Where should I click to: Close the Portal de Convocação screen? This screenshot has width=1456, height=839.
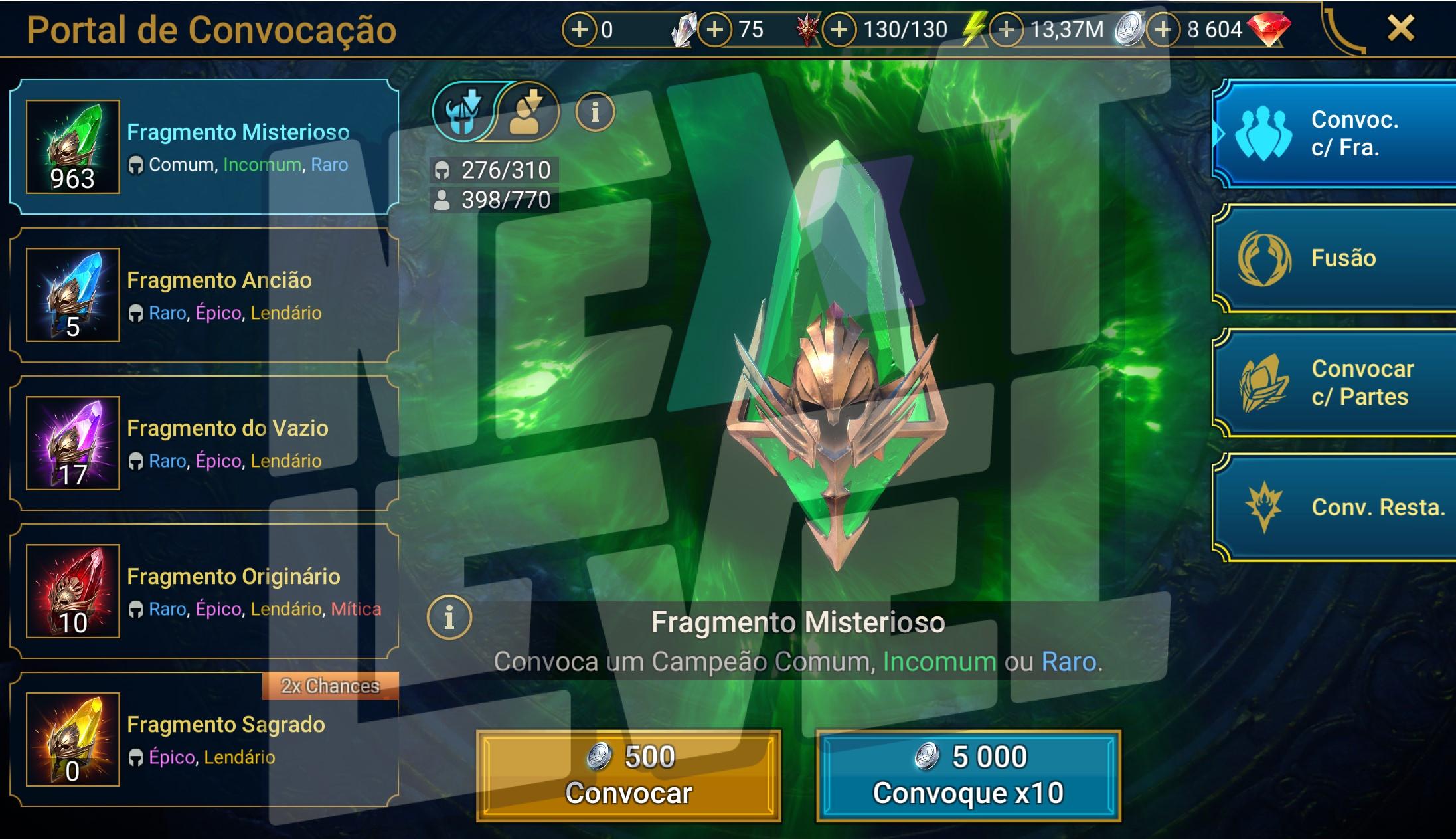pyautogui.click(x=1401, y=29)
